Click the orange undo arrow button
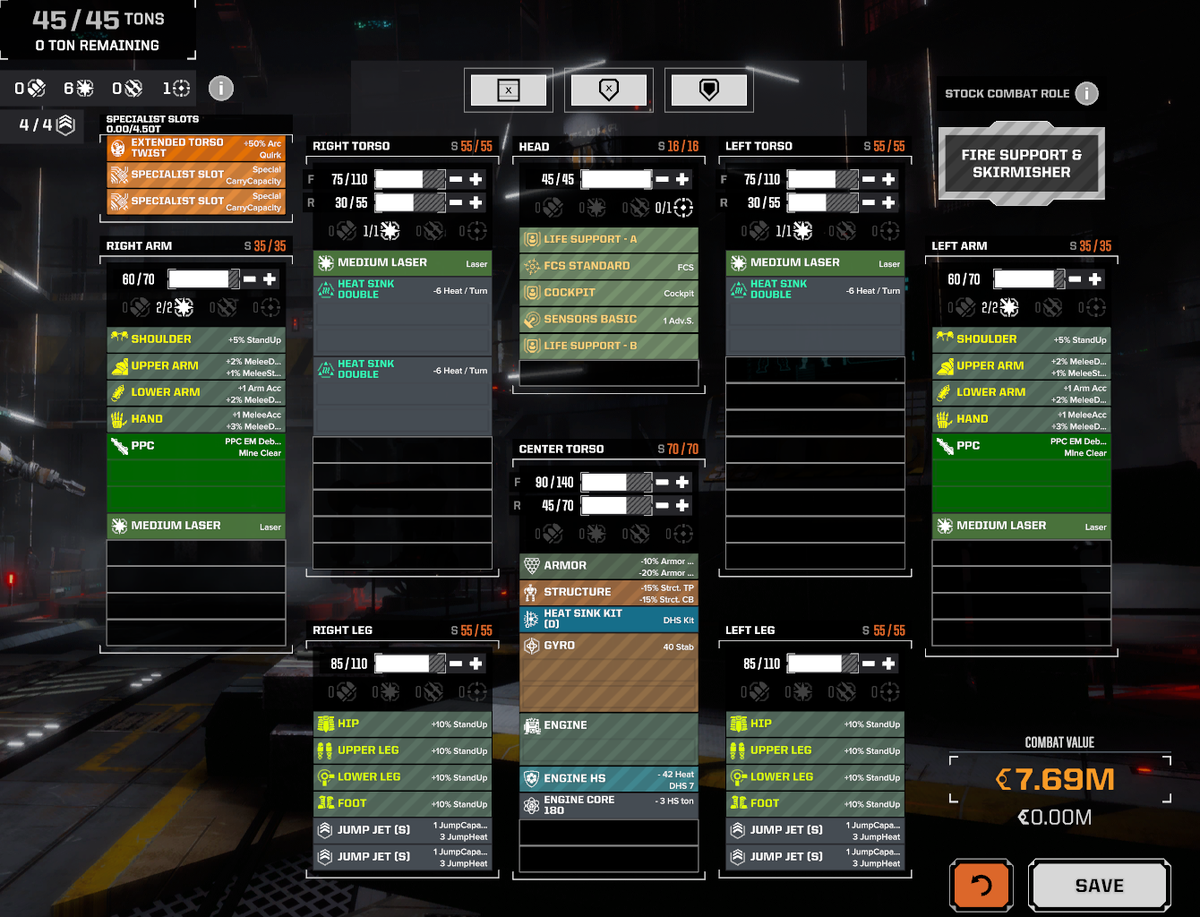Image resolution: width=1200 pixels, height=917 pixels. [981, 886]
